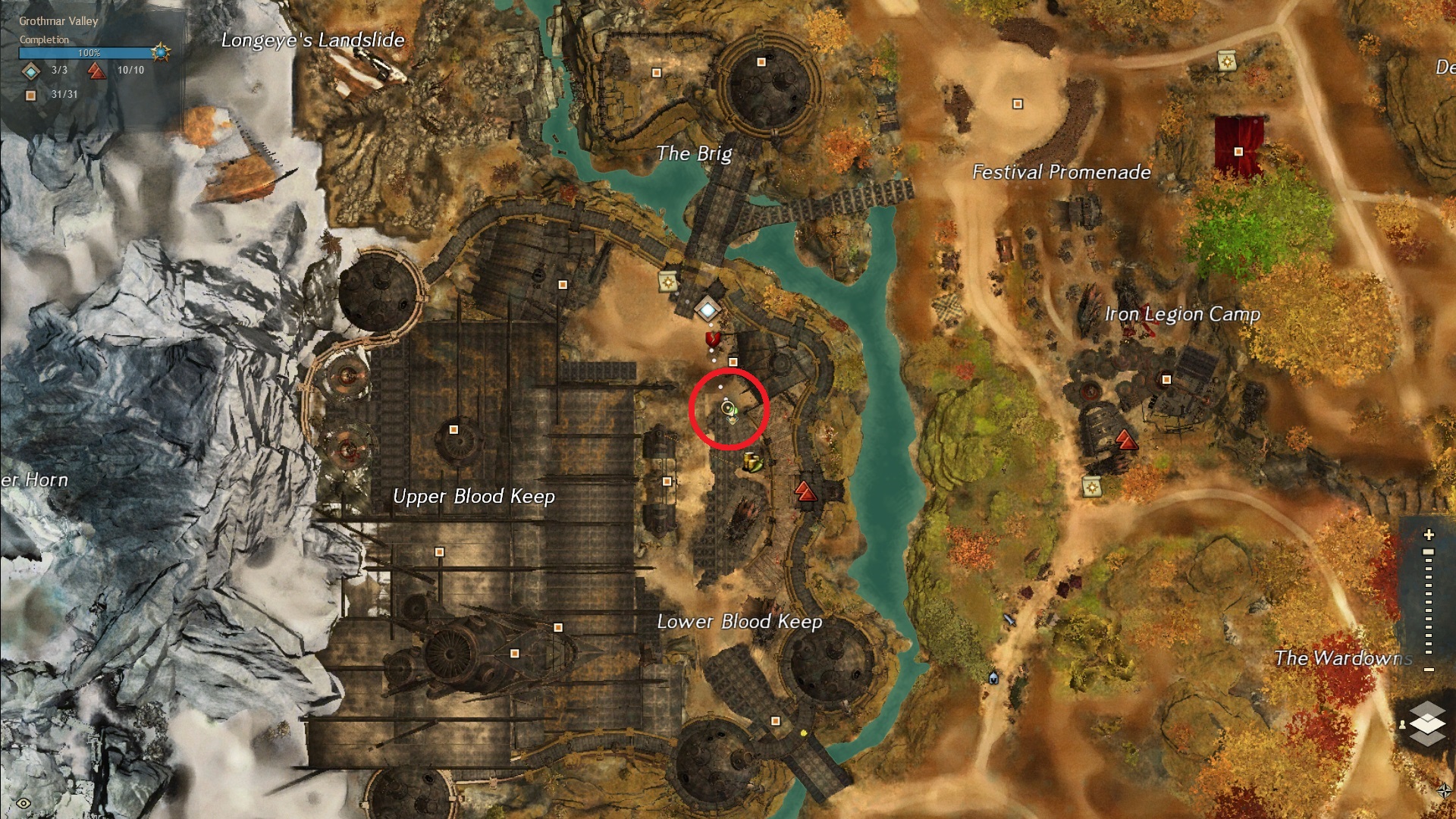Screen dimensions: 1456x819
Task: Click the map completion star reward icon
Action: 160,52
